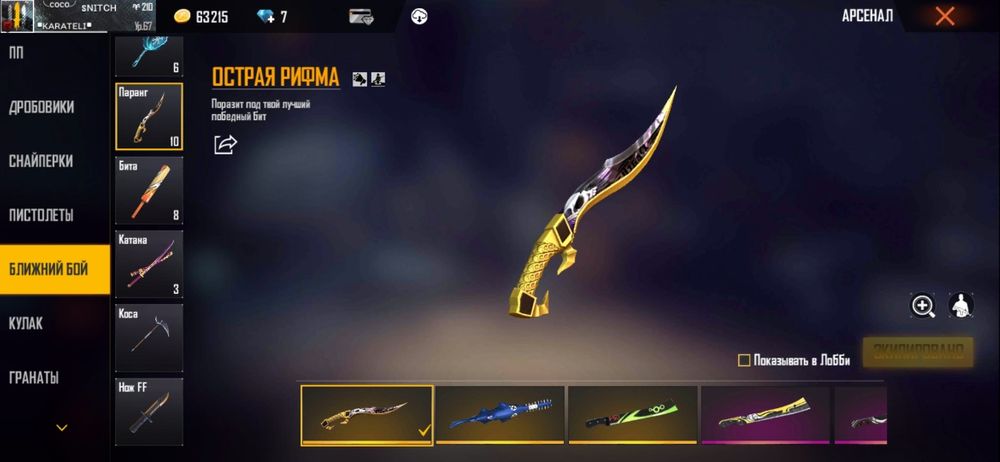Switch to the Дробовики category

point(42,107)
